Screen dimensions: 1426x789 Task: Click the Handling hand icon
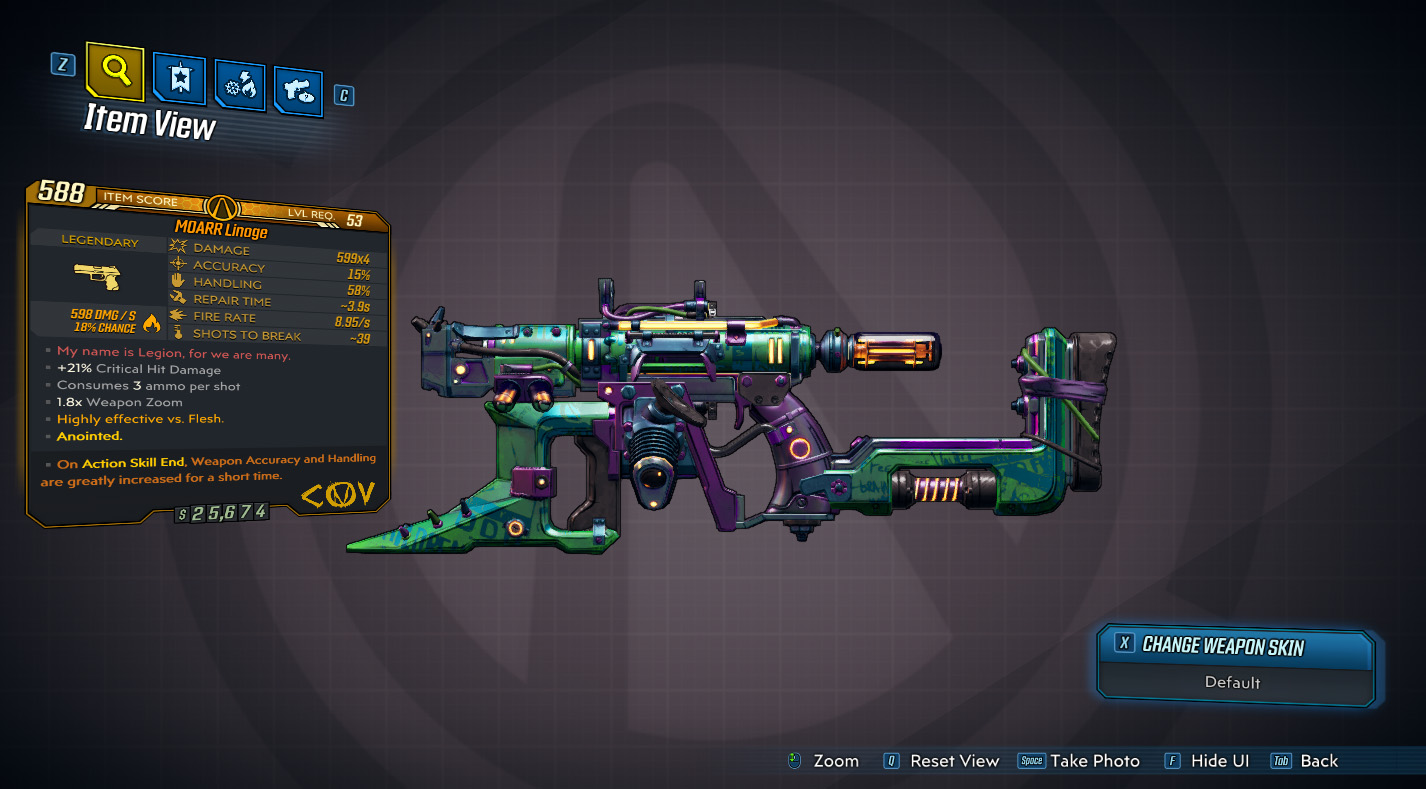[x=178, y=283]
